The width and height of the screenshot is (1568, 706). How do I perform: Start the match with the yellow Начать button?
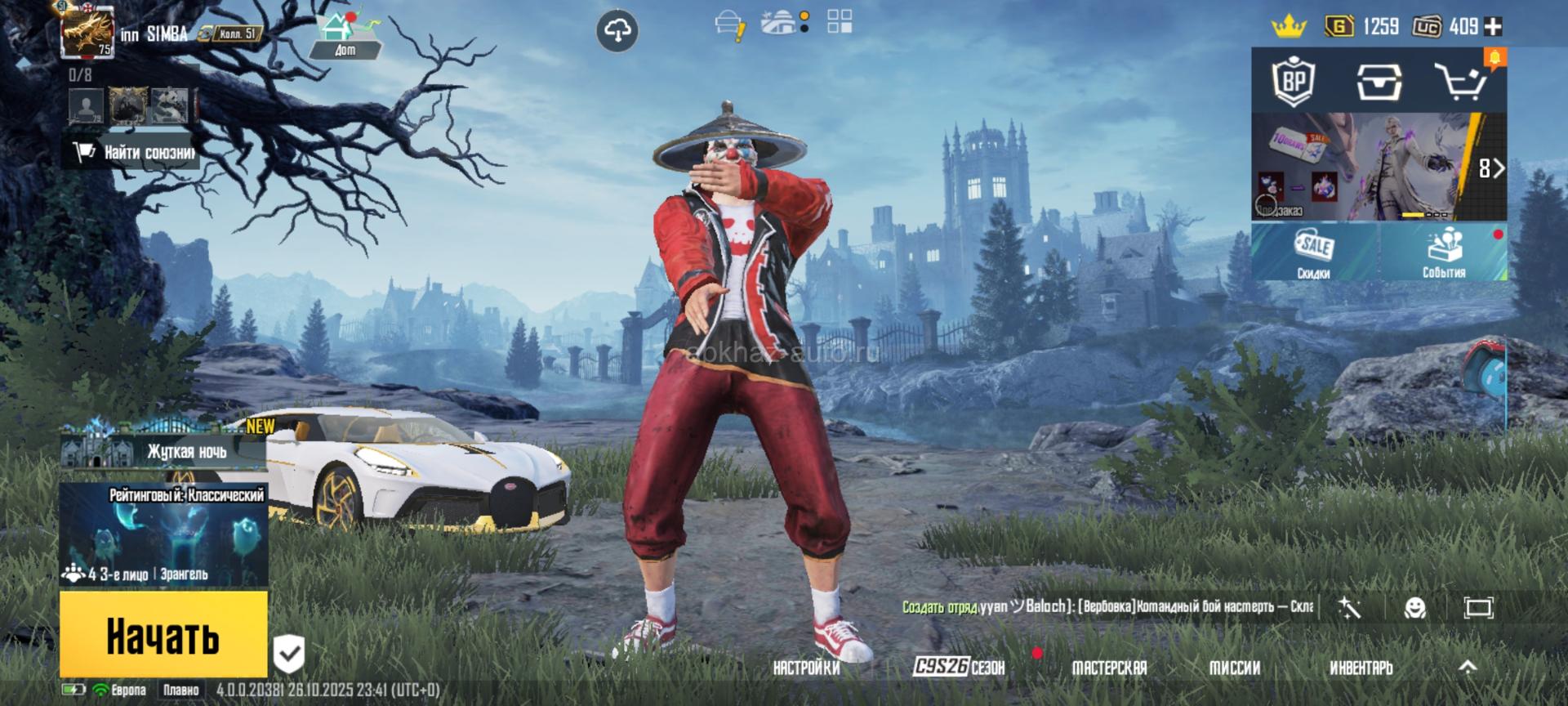point(163,635)
